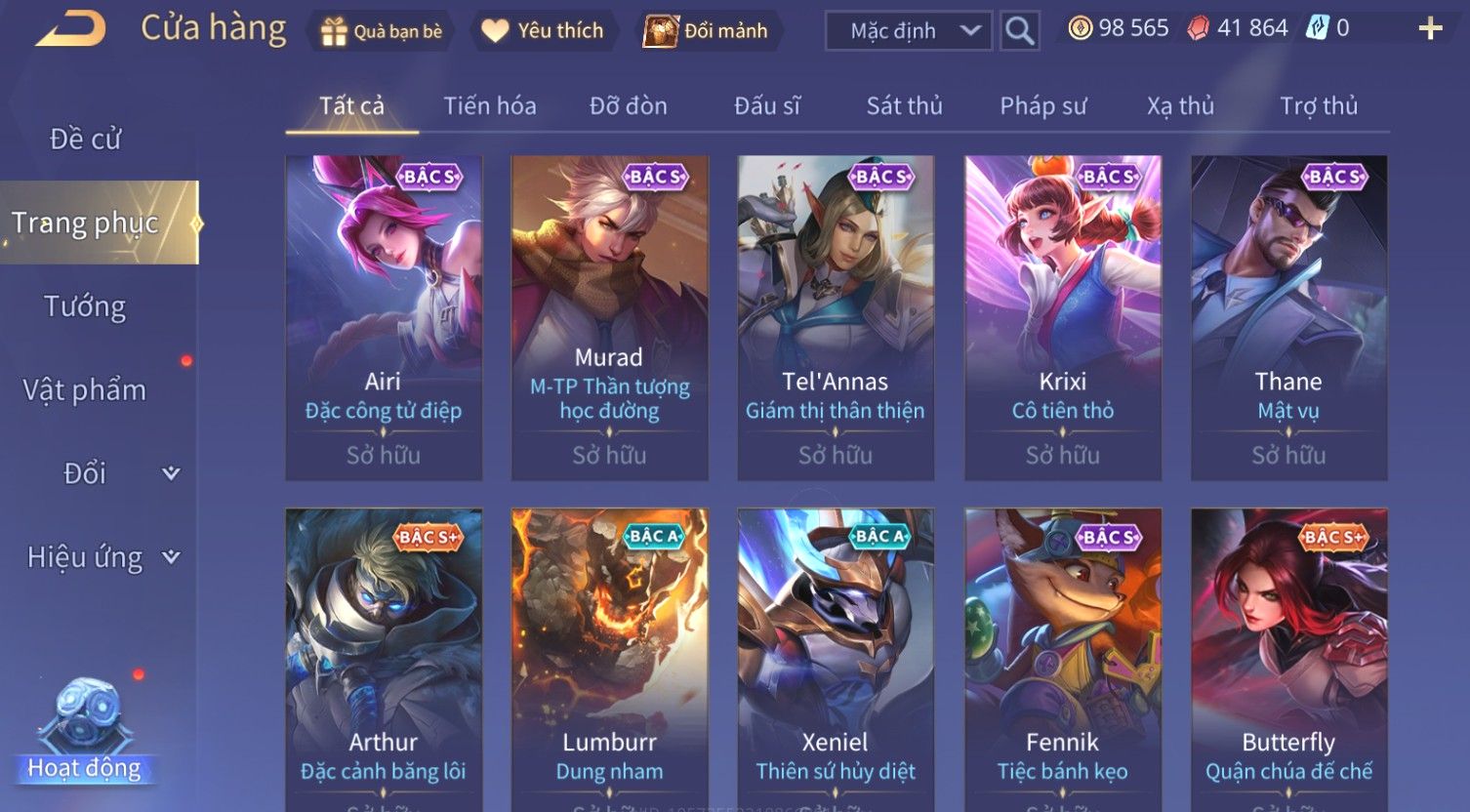The image size is (1470, 812).
Task: Go to the Vật phẩm items section
Action: pos(86,390)
